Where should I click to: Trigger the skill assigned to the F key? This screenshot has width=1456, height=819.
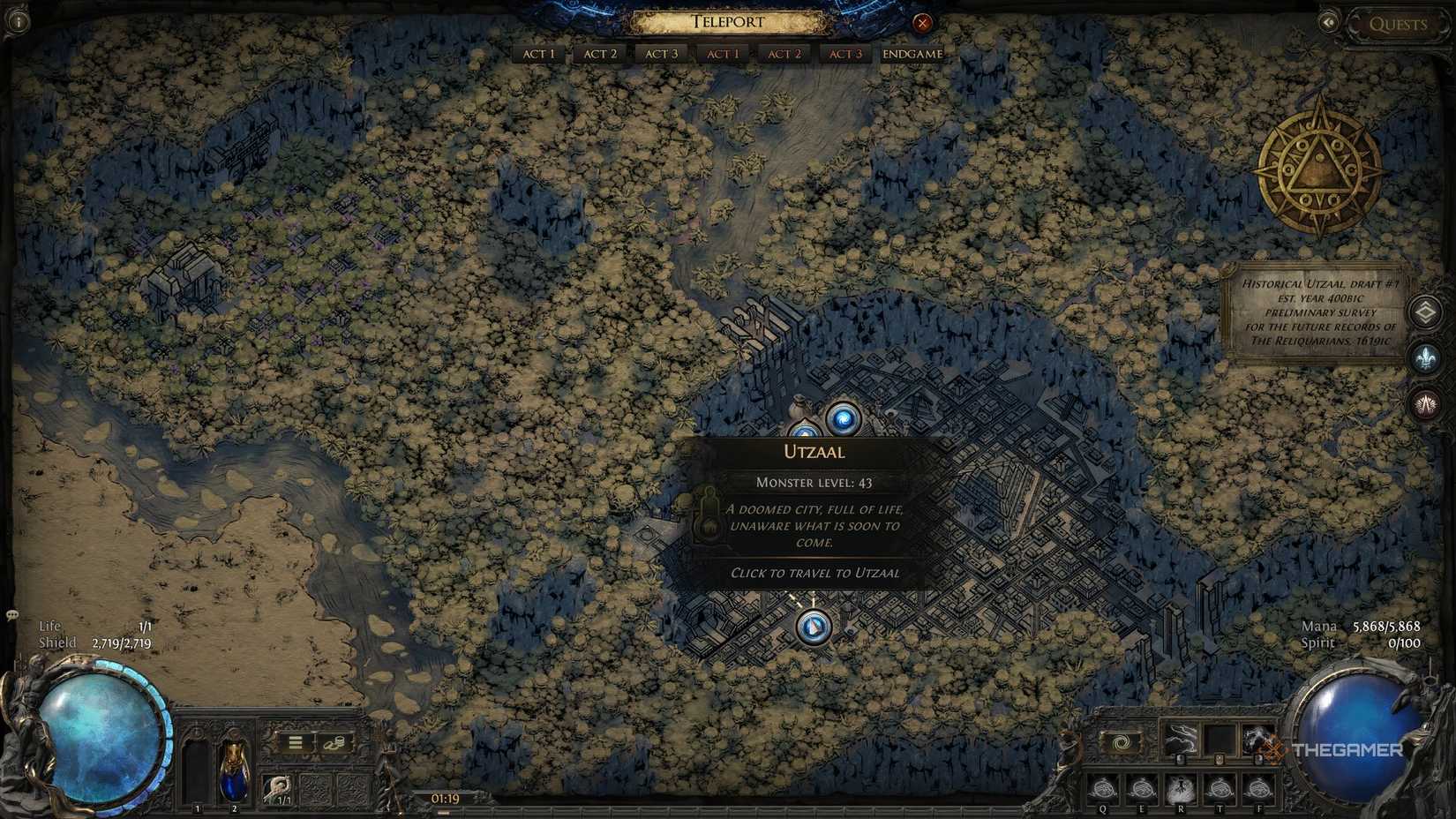pos(1260,785)
